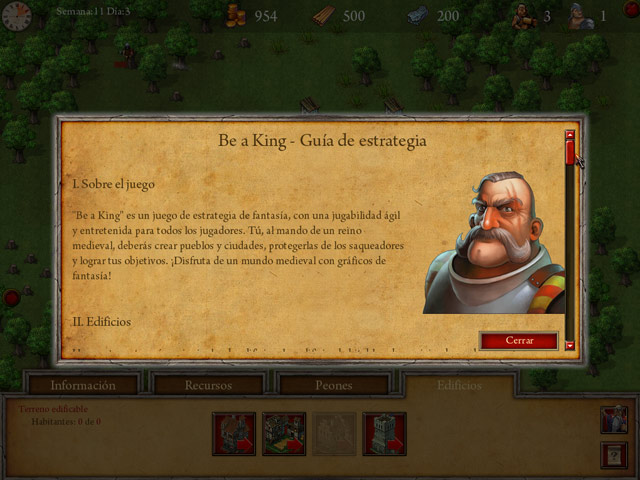The image size is (640, 480).
Task: Click the clock icon in the top bar
Action: point(16,14)
